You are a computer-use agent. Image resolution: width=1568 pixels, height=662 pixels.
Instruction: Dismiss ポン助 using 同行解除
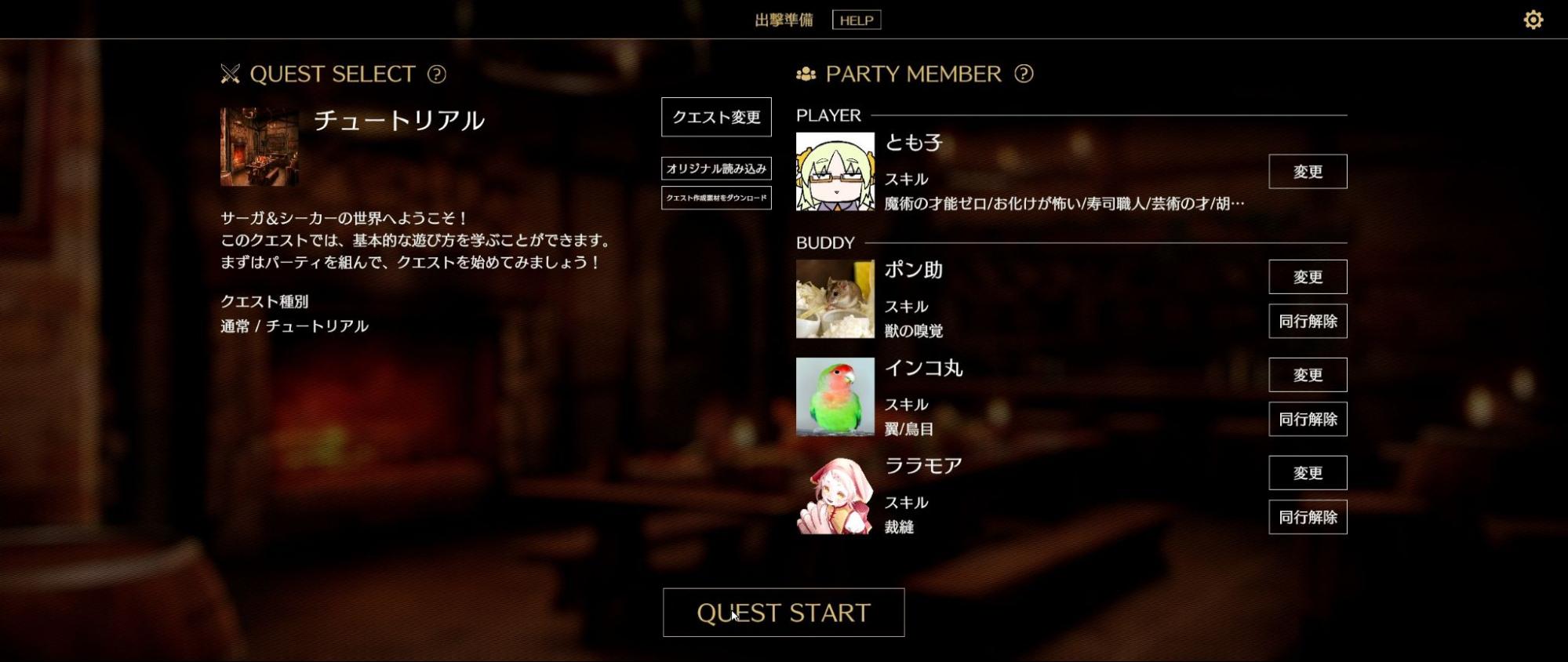click(1307, 321)
